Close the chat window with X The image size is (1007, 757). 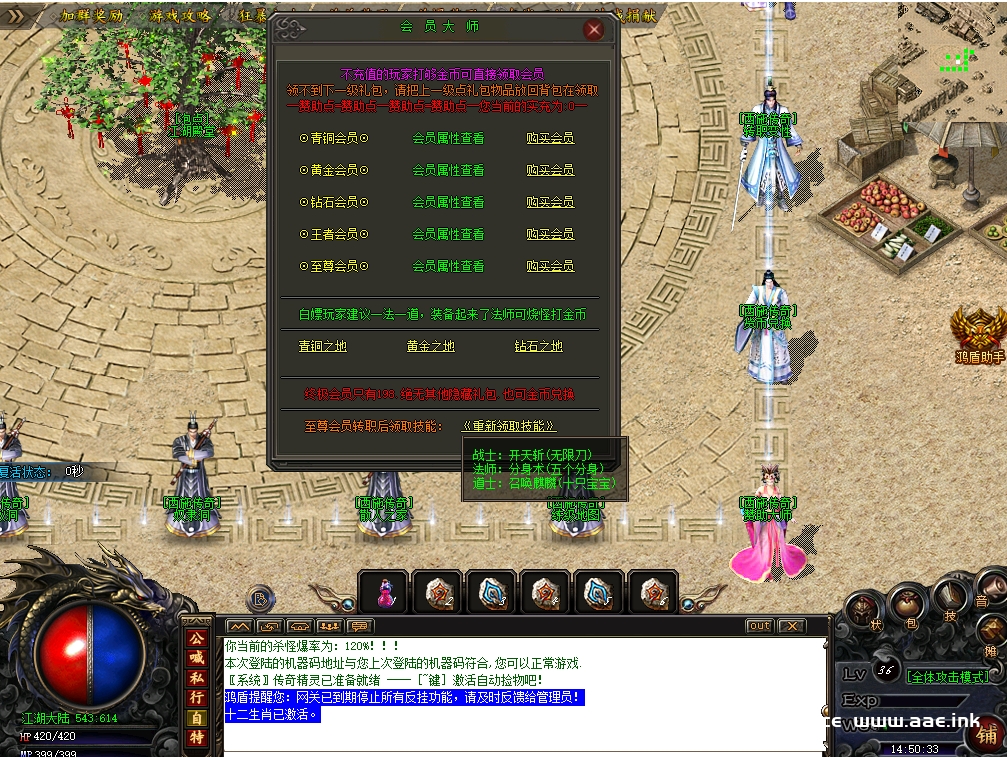[791, 626]
